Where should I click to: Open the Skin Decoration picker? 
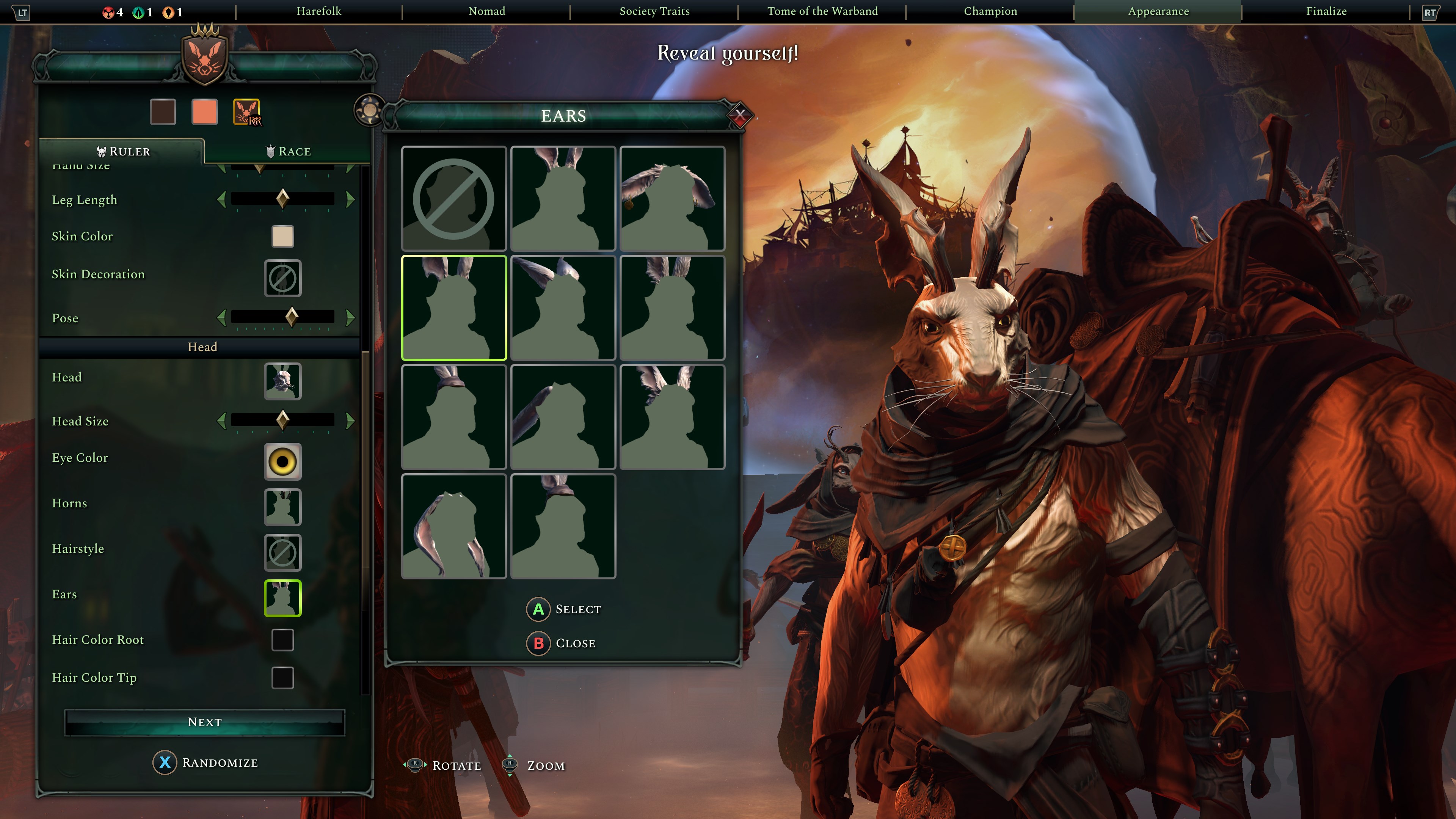pos(282,278)
